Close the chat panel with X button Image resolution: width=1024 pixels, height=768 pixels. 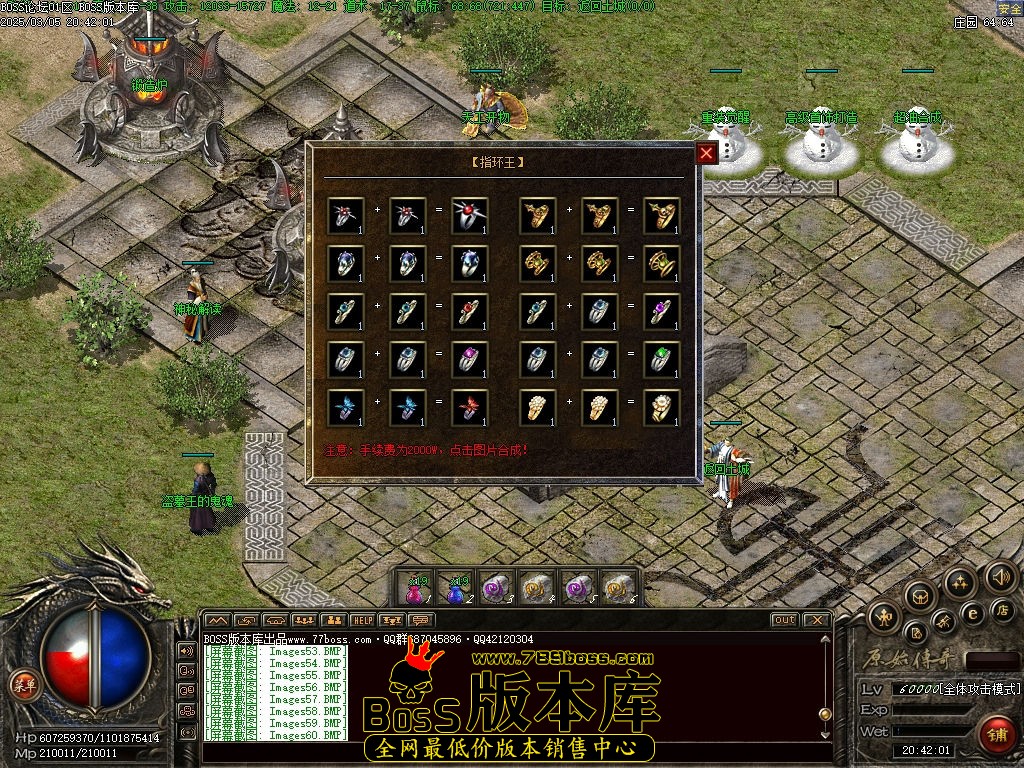(x=816, y=620)
